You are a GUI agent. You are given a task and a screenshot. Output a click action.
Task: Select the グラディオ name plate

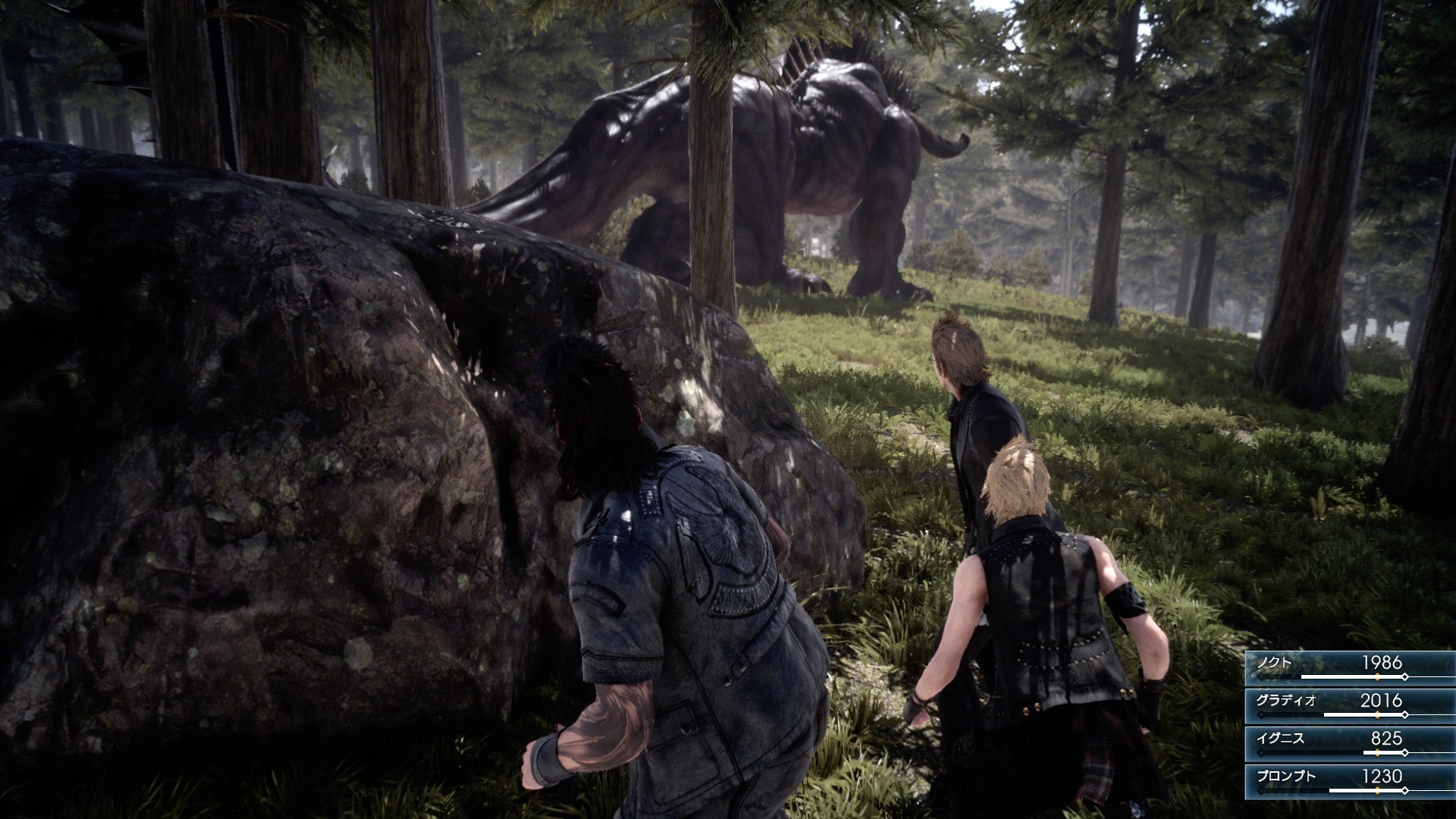pos(1285,700)
